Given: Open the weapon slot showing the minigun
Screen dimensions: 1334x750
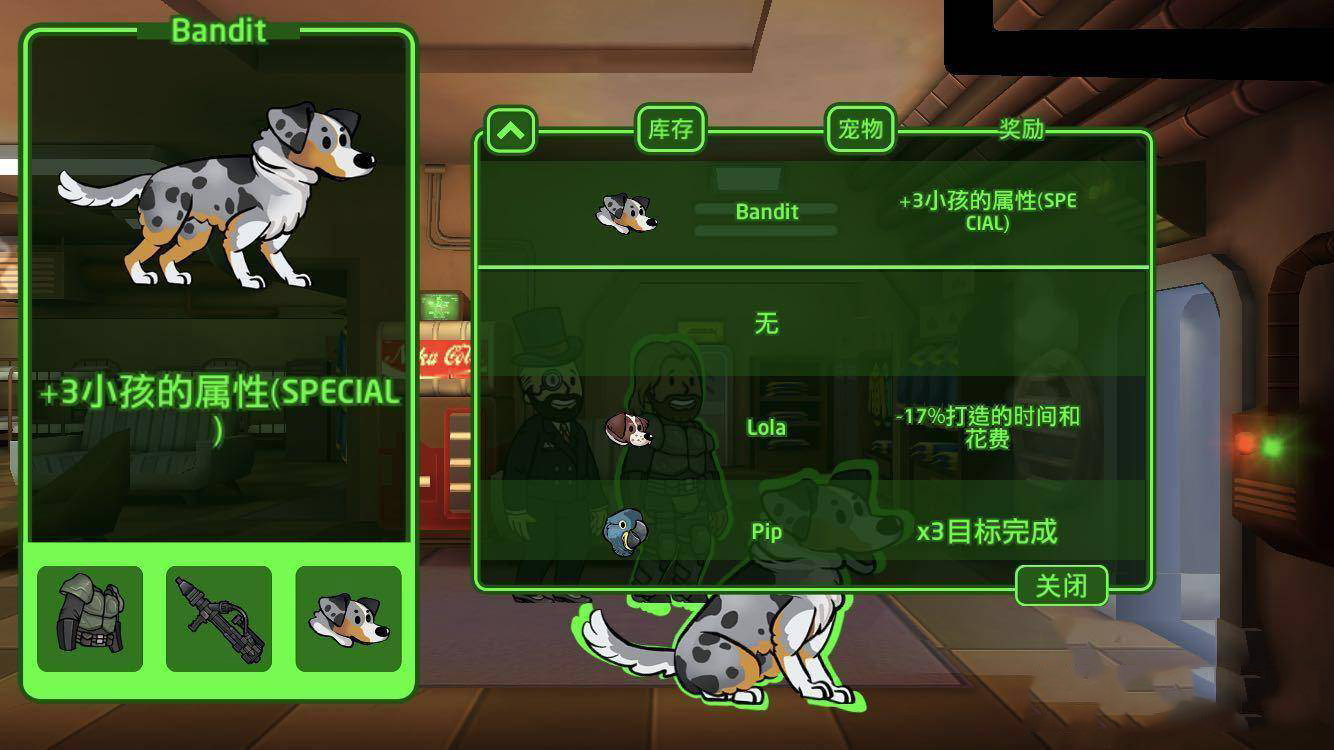Looking at the screenshot, I should (x=220, y=617).
